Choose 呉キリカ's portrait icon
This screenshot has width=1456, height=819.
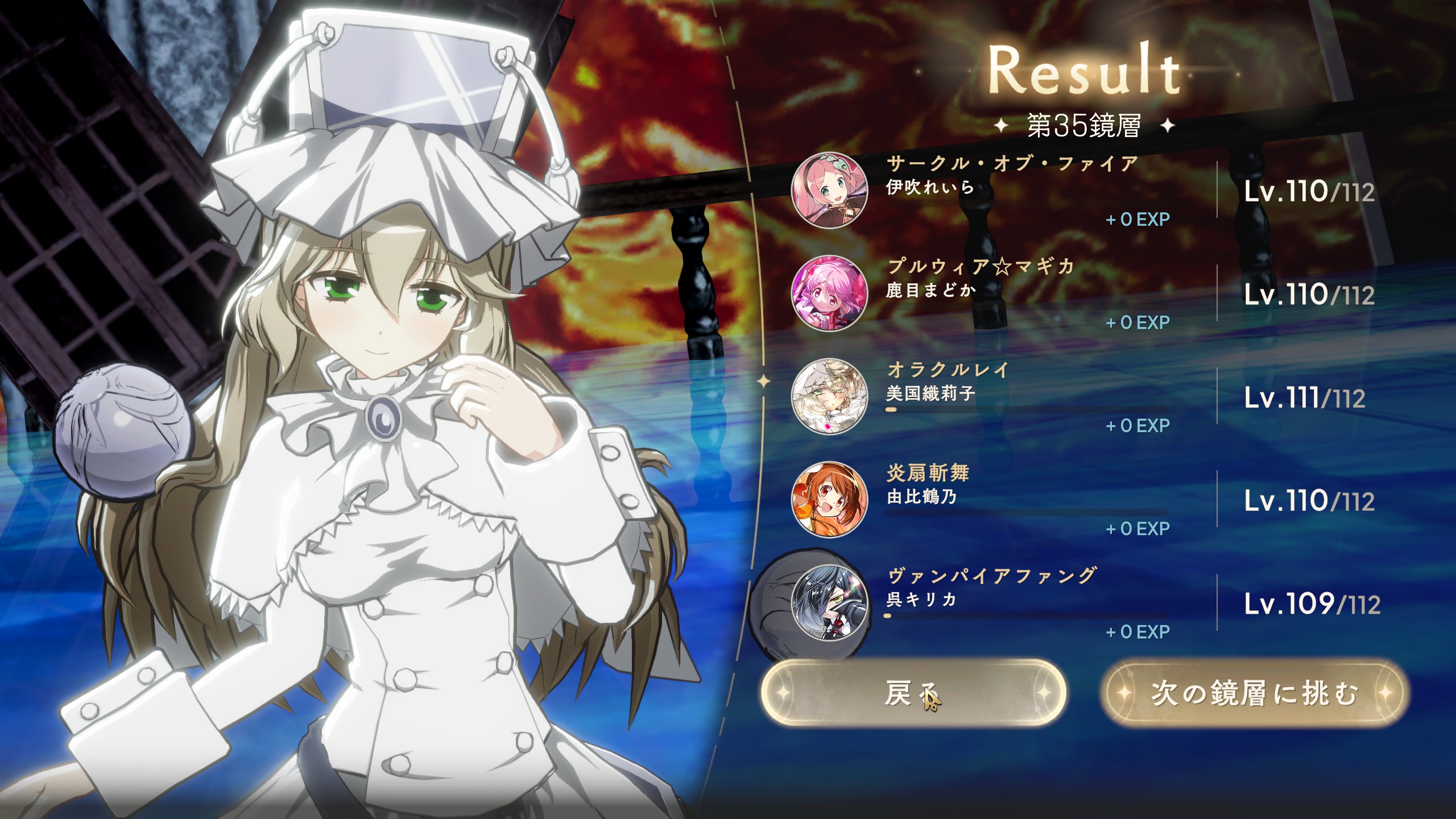coord(829,602)
